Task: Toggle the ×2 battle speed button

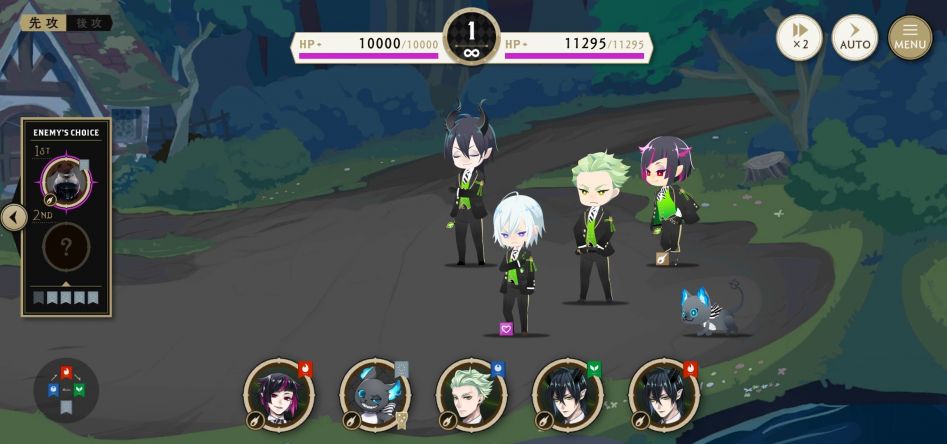Action: coord(799,37)
